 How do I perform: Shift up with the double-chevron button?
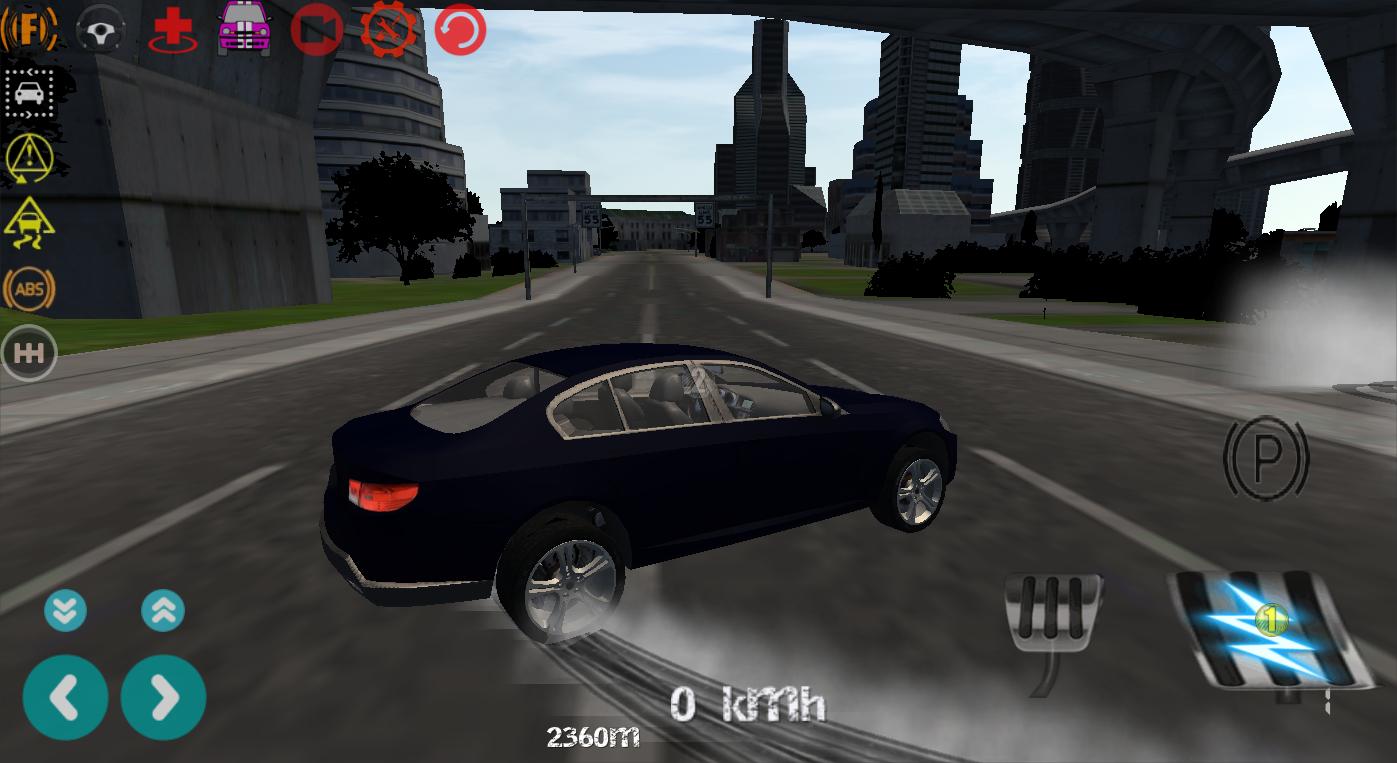pyautogui.click(x=163, y=610)
